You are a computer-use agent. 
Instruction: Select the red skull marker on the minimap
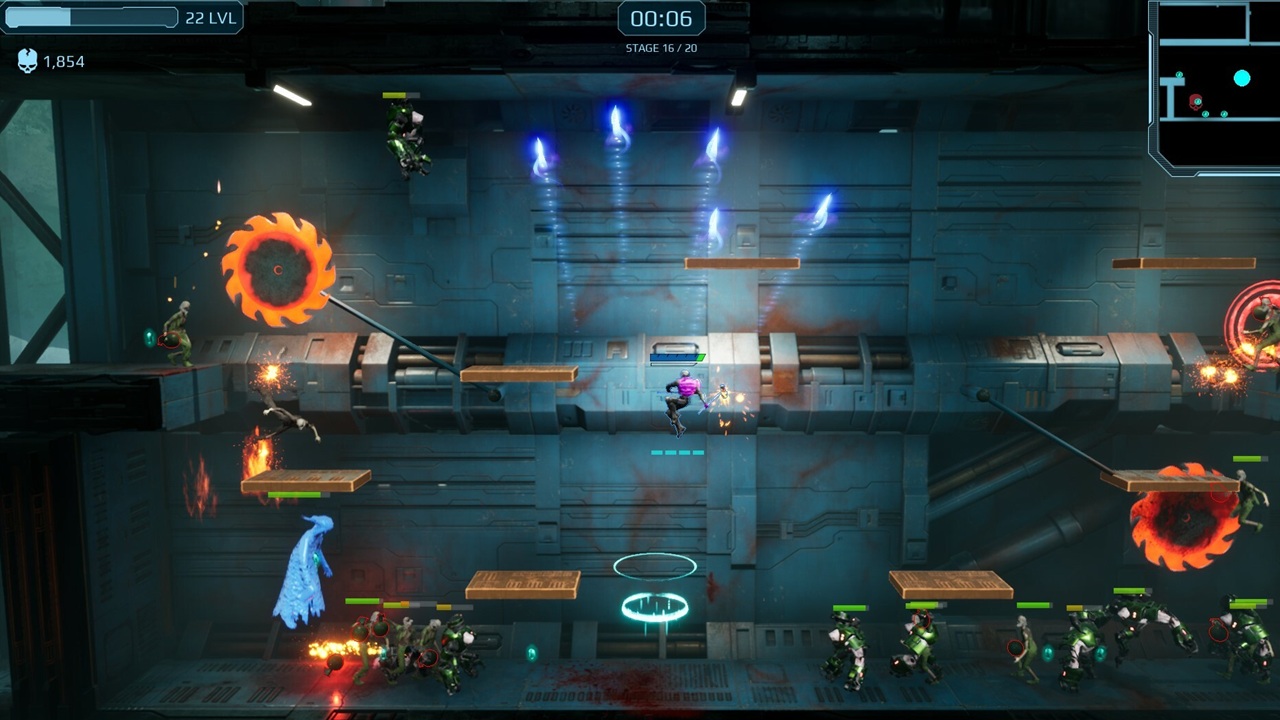[x=1195, y=103]
